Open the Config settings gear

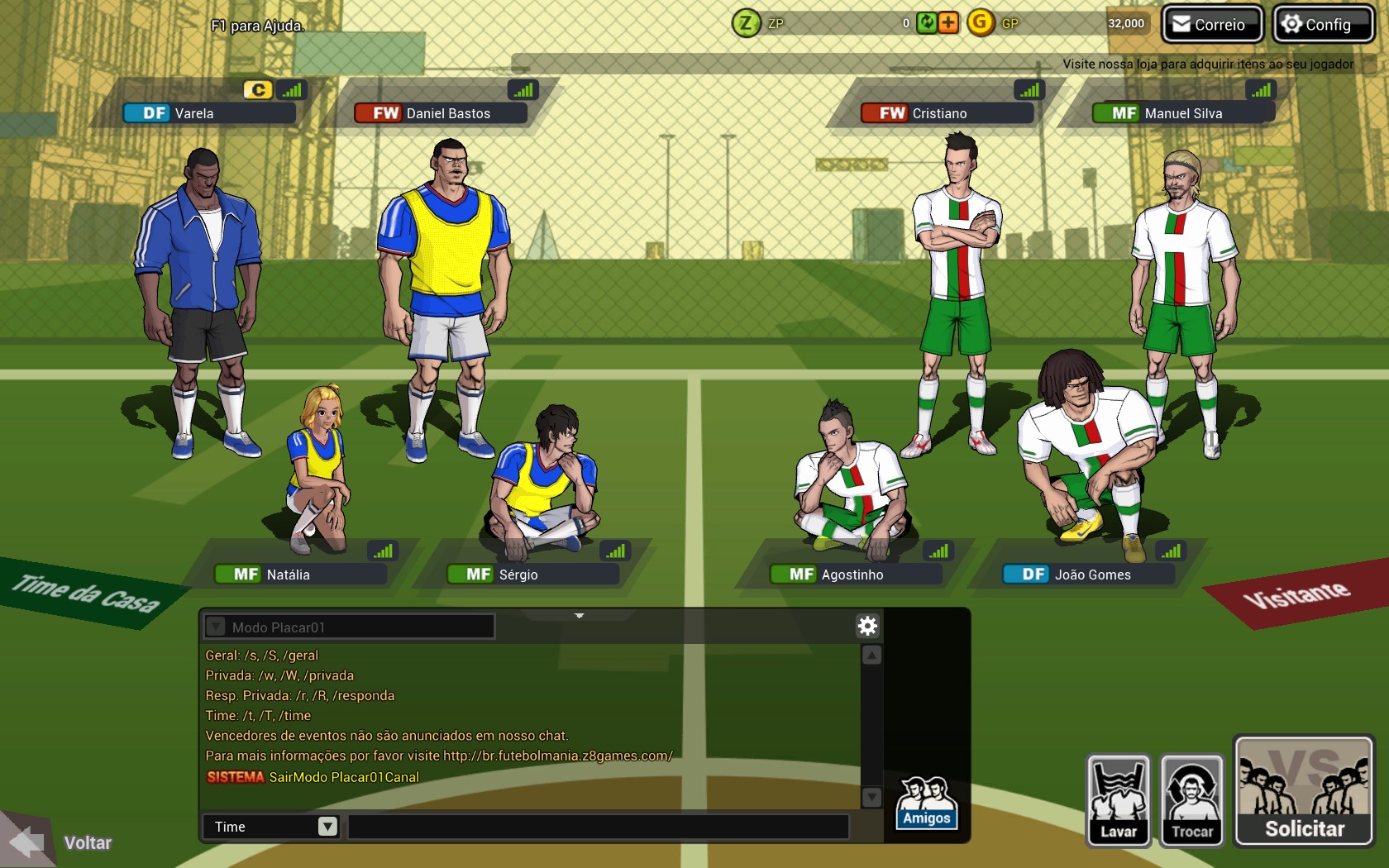coord(1321,24)
